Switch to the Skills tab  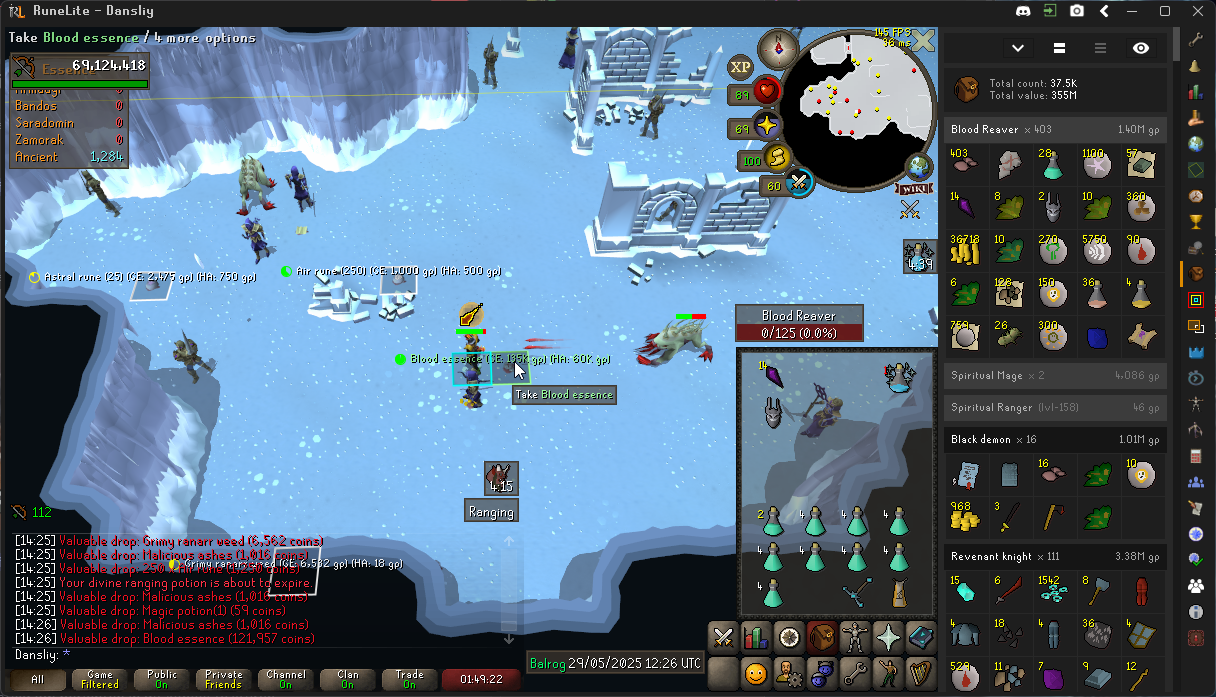(756, 636)
